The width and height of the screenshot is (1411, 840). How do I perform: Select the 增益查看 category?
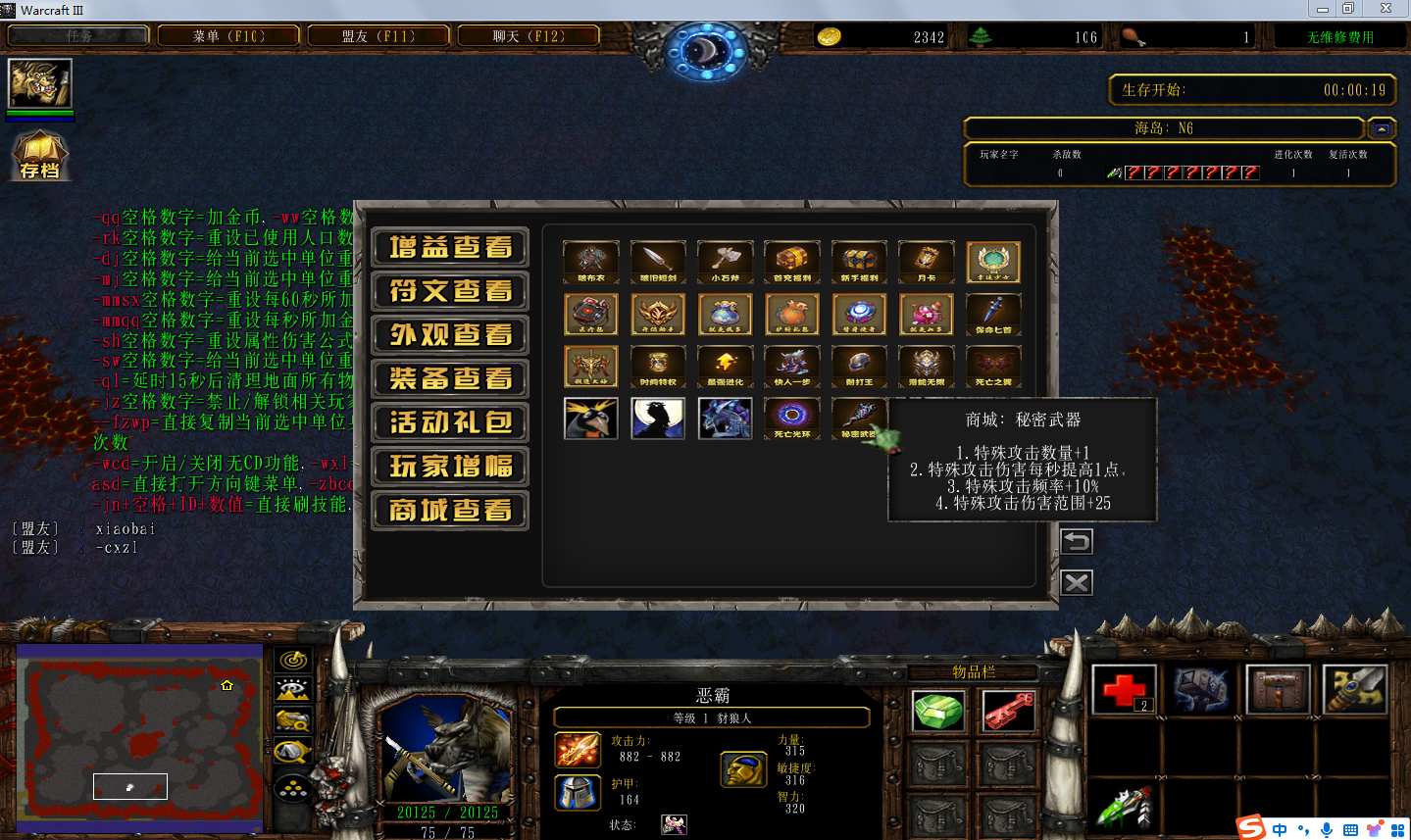pyautogui.click(x=450, y=247)
